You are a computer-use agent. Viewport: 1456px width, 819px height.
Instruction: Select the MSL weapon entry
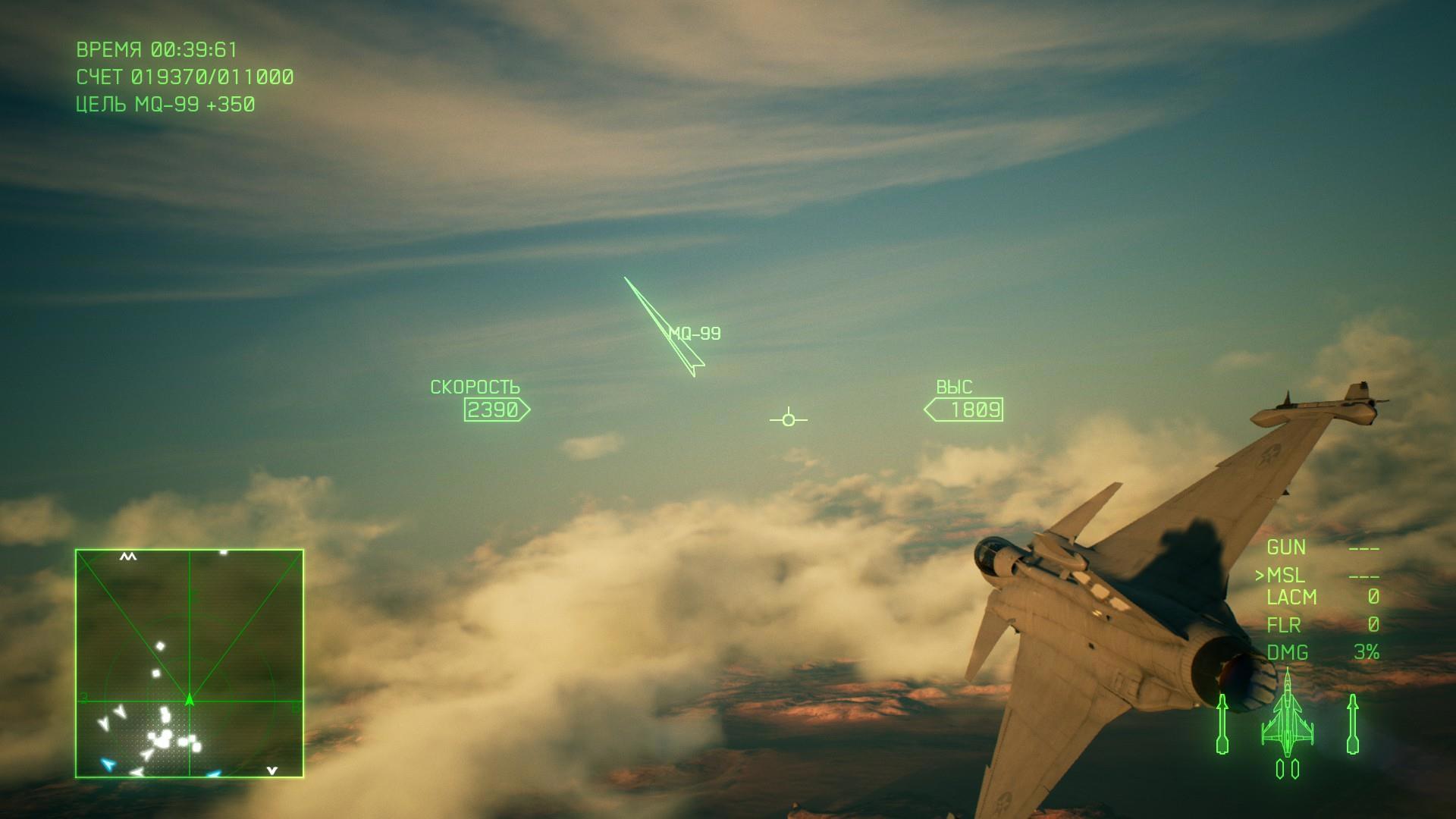(x=1285, y=576)
